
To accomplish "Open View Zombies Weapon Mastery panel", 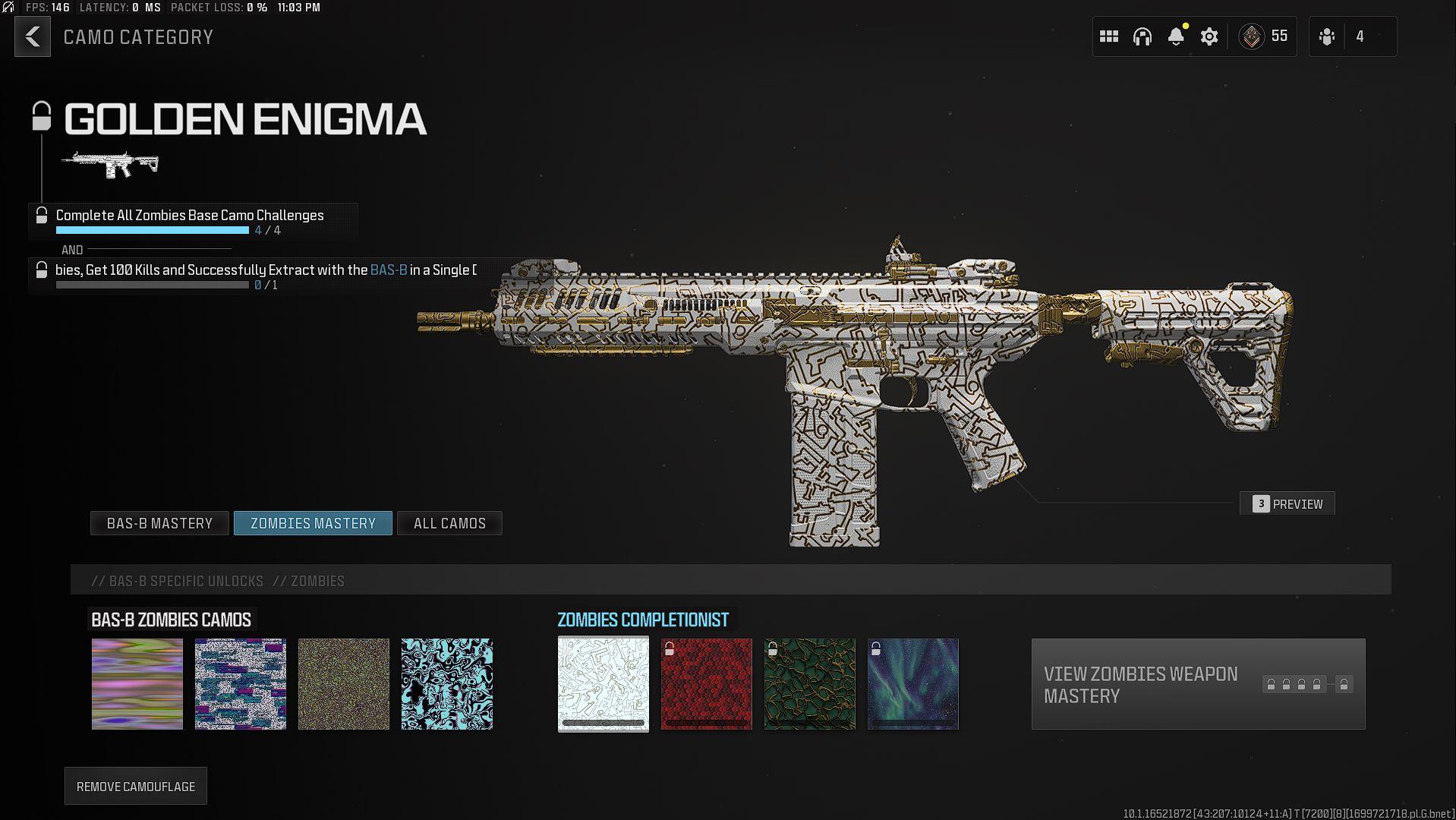I will (x=1198, y=684).
